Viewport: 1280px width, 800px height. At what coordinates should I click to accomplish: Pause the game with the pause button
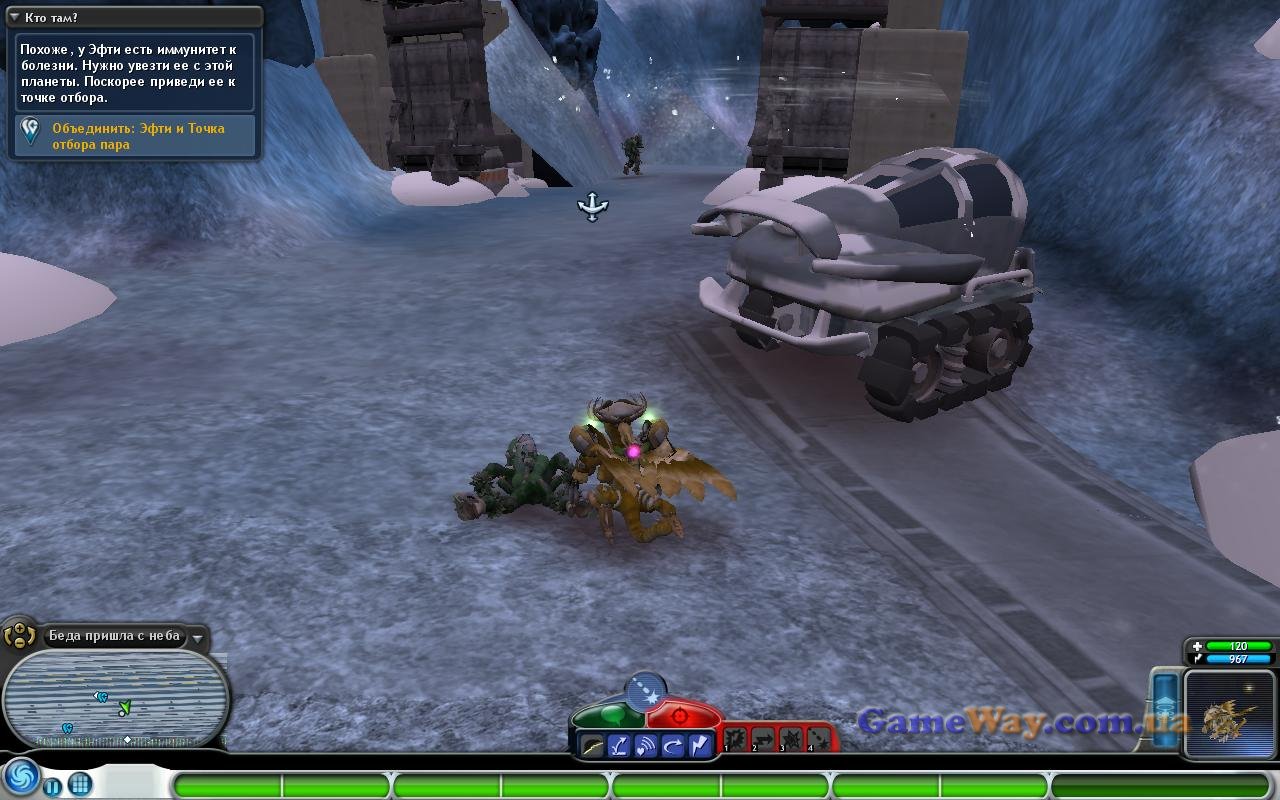pos(52,784)
